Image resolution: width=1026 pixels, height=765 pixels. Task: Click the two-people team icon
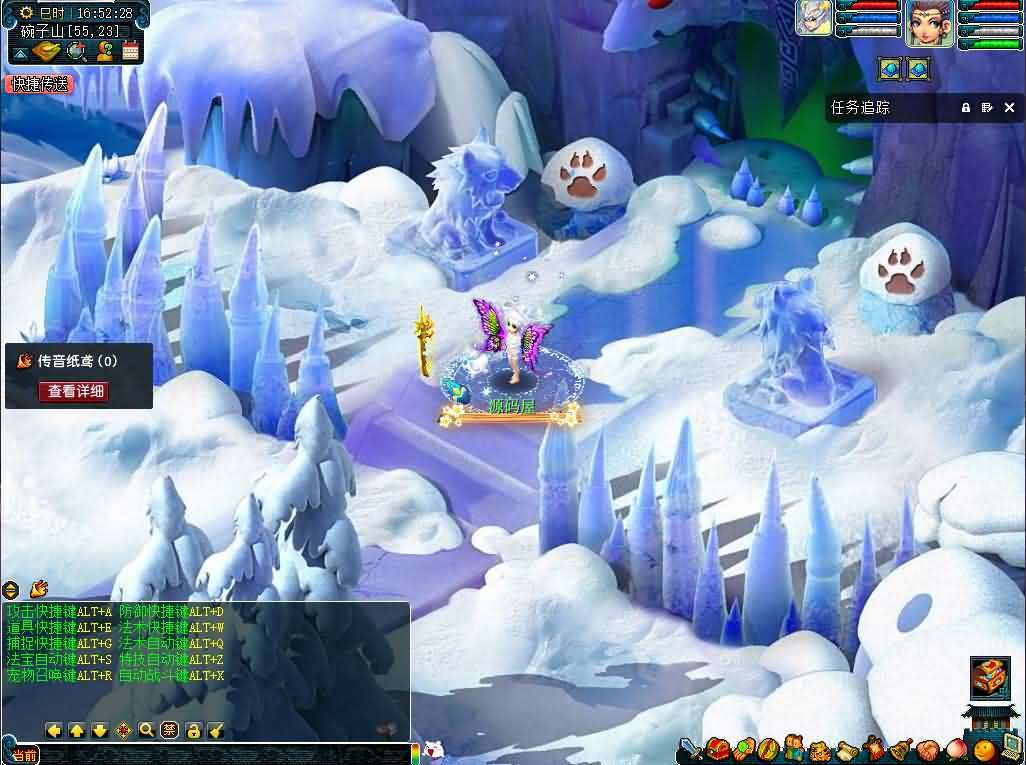coord(794,748)
